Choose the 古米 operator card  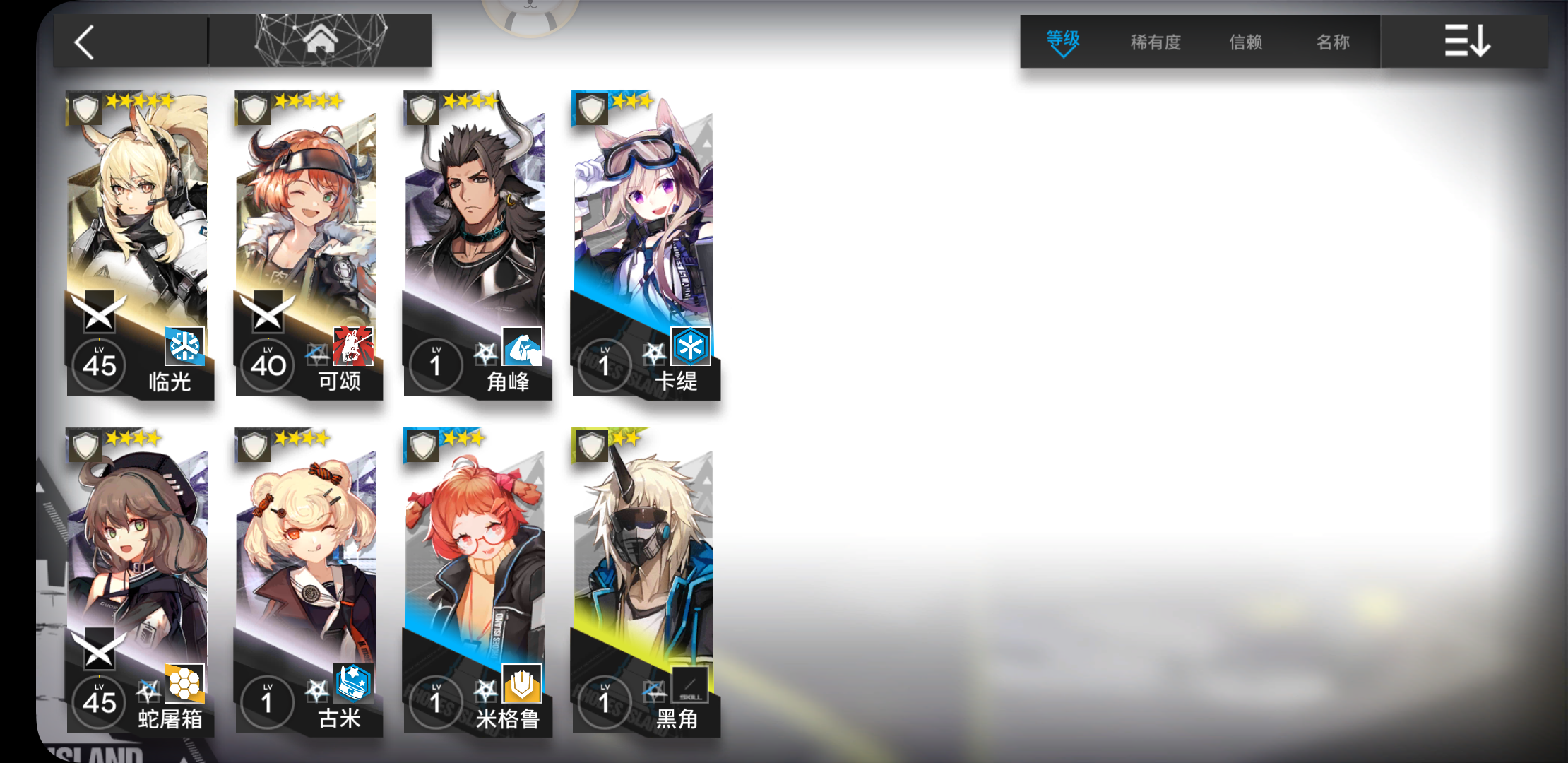307,581
